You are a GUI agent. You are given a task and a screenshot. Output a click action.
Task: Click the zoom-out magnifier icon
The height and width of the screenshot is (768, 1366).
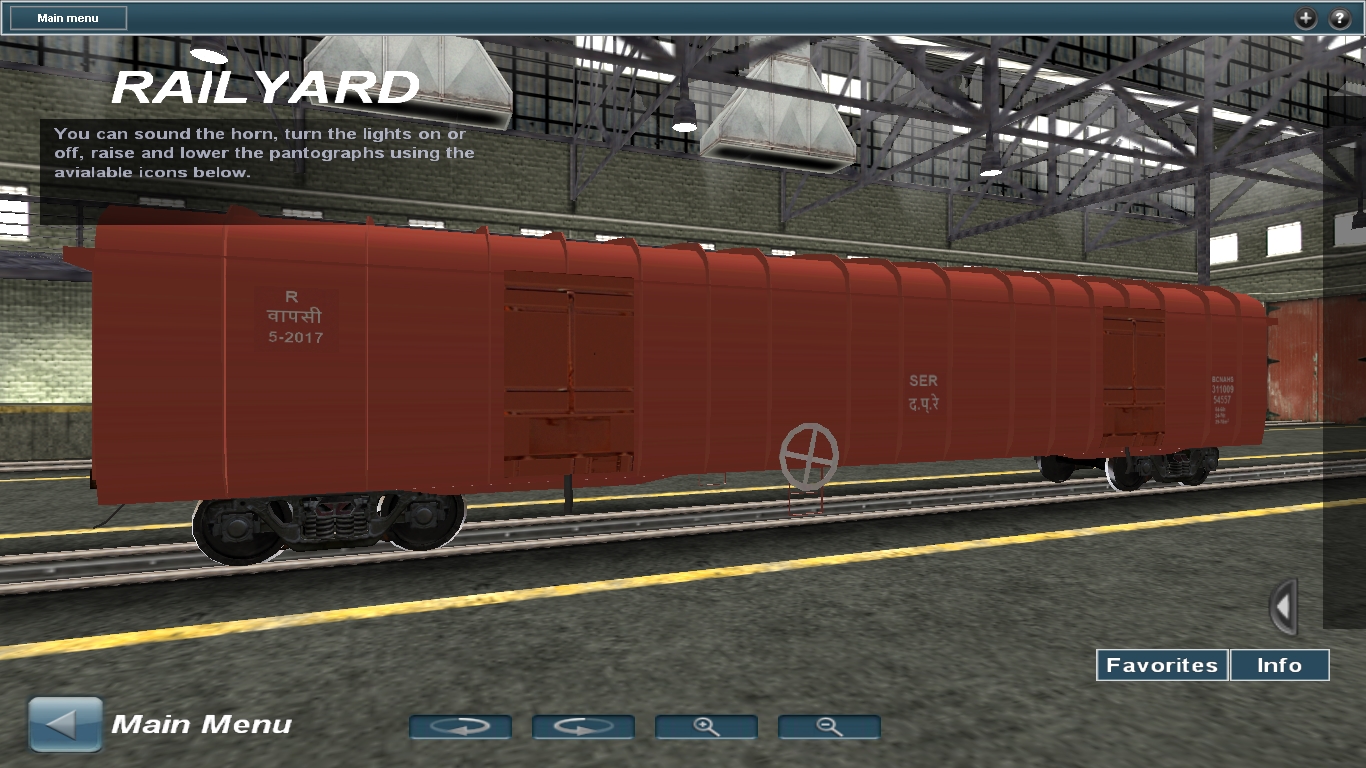pyautogui.click(x=828, y=727)
